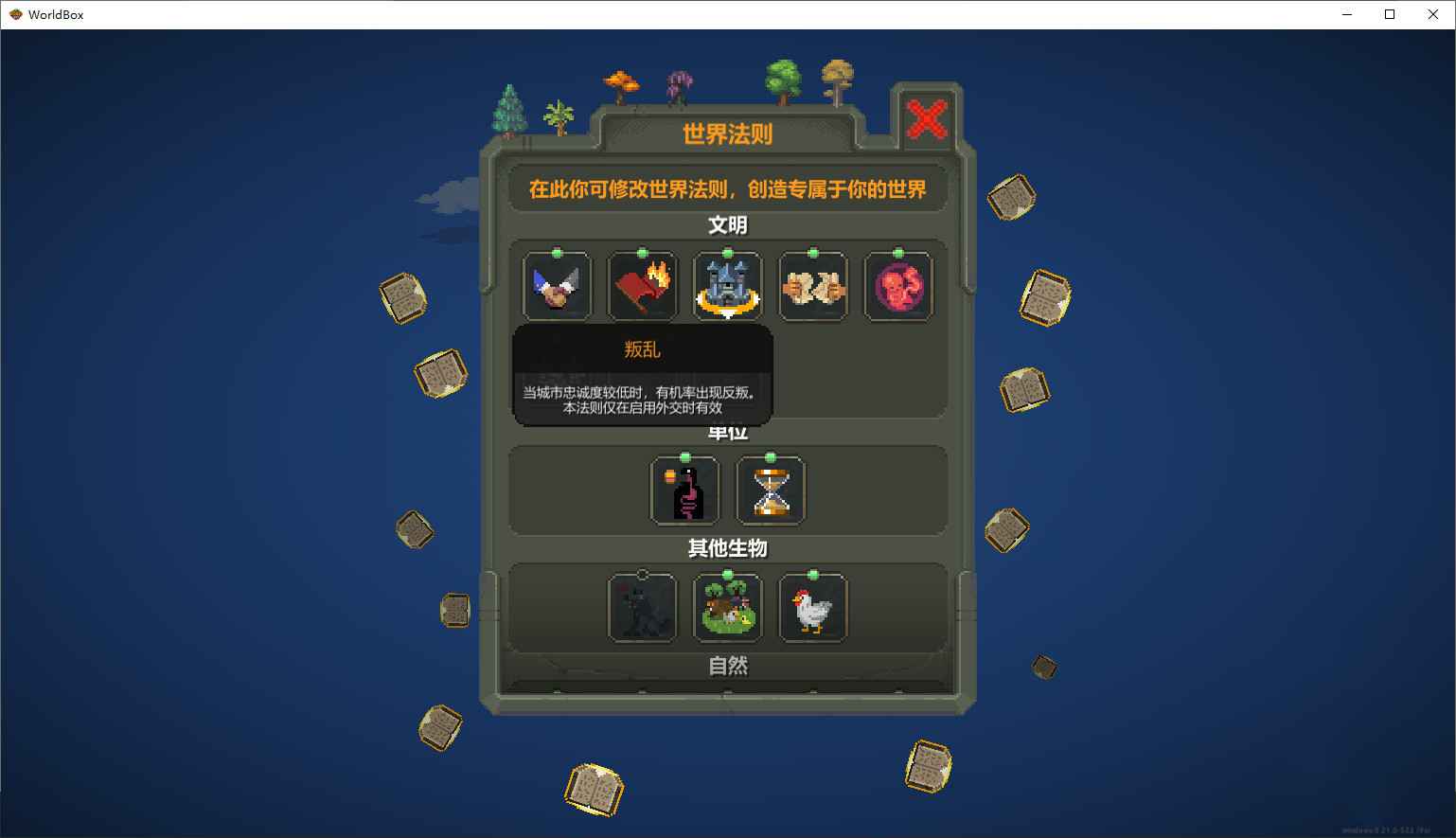Click the world laws description banner text

727,187
